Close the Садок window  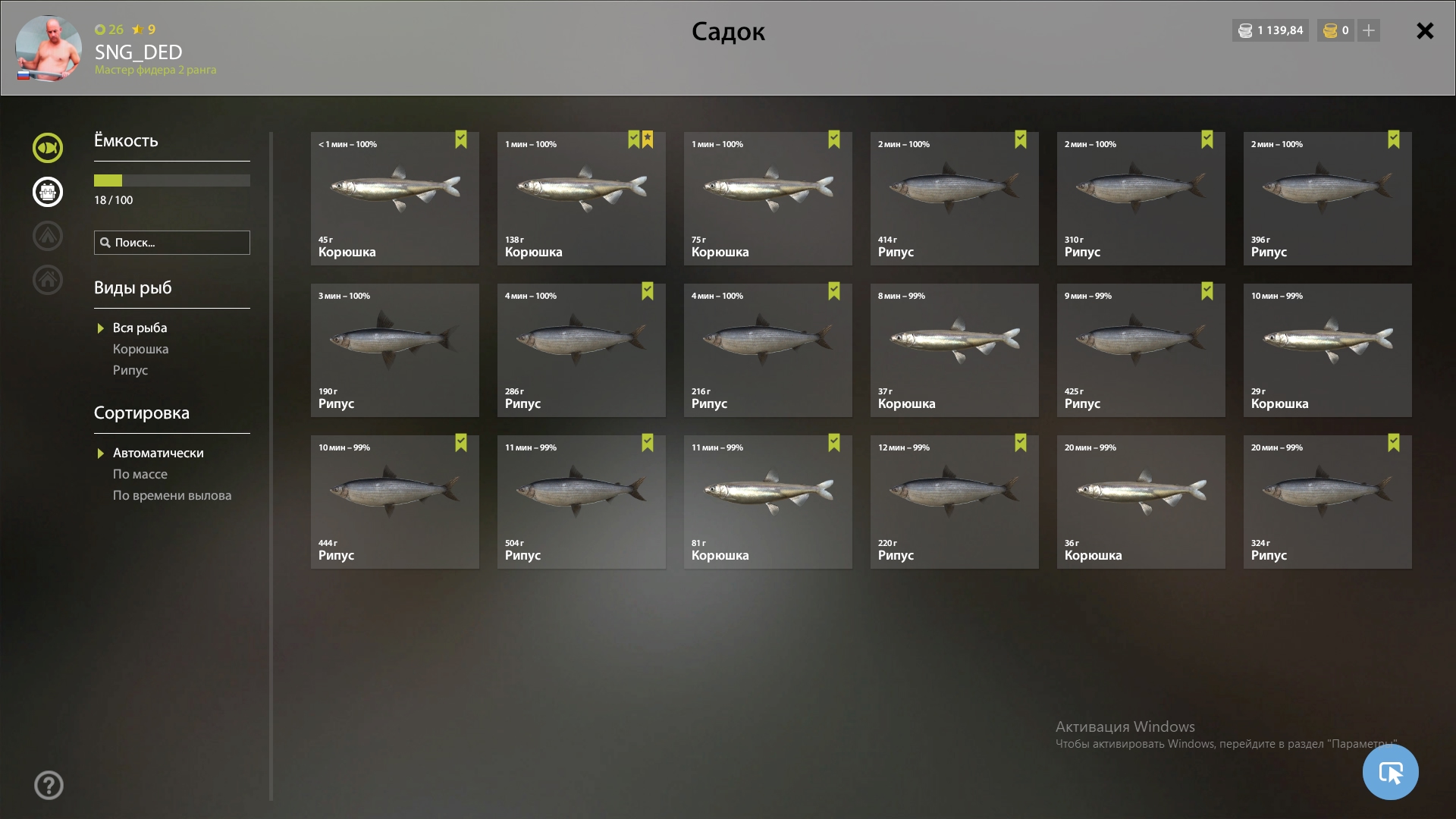coord(1425,31)
